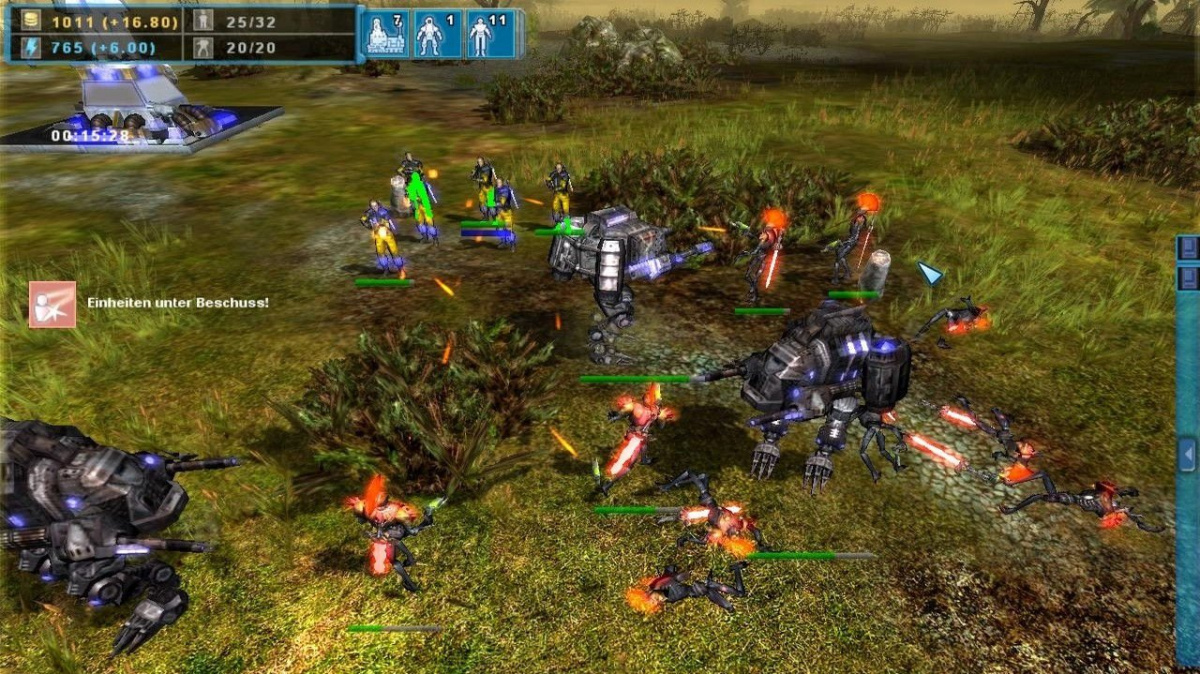Select the armored trooper group marked 1
This screenshot has height=674, width=1200.
438,34
